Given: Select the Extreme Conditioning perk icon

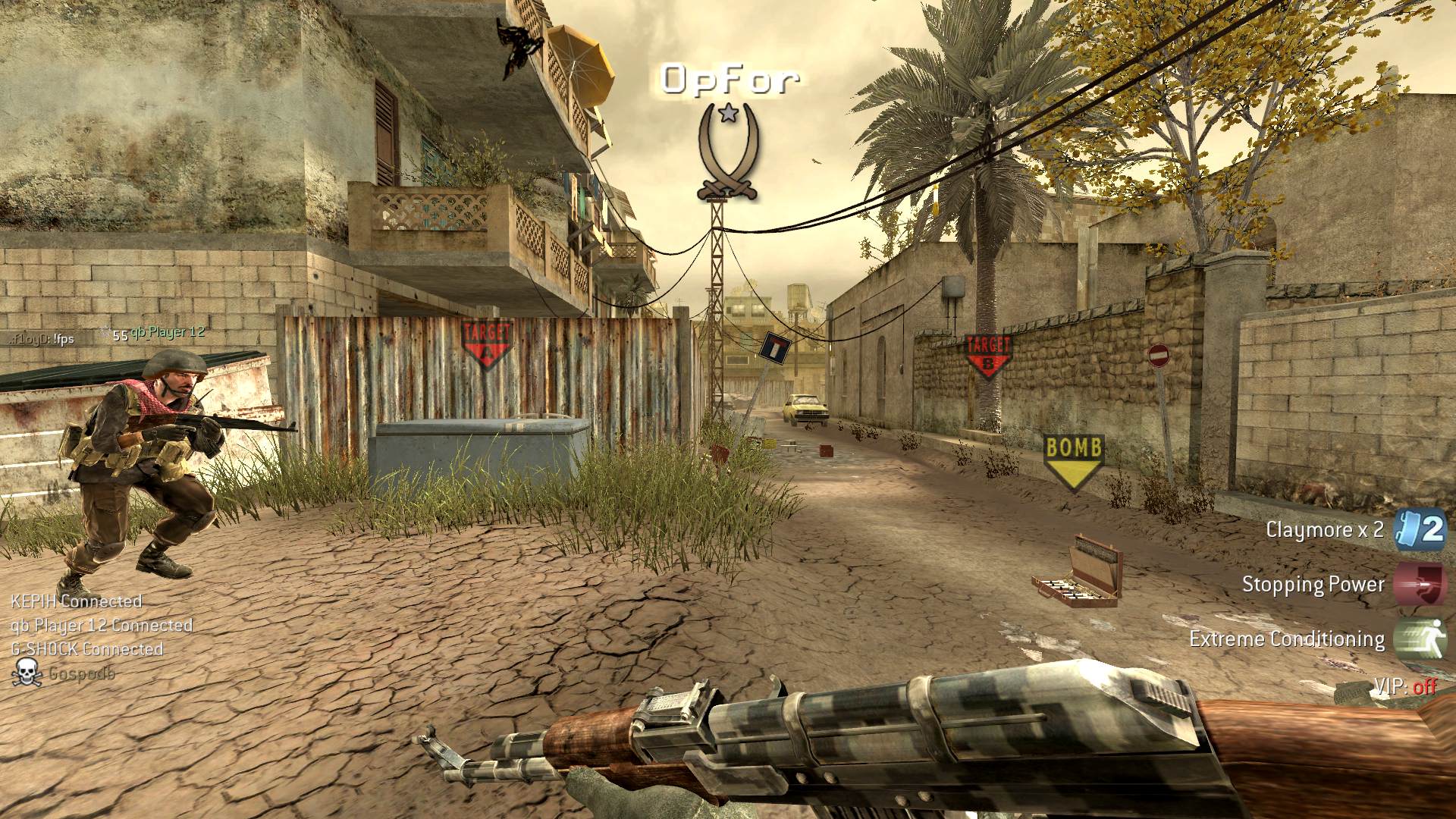Looking at the screenshot, I should tap(1421, 639).
